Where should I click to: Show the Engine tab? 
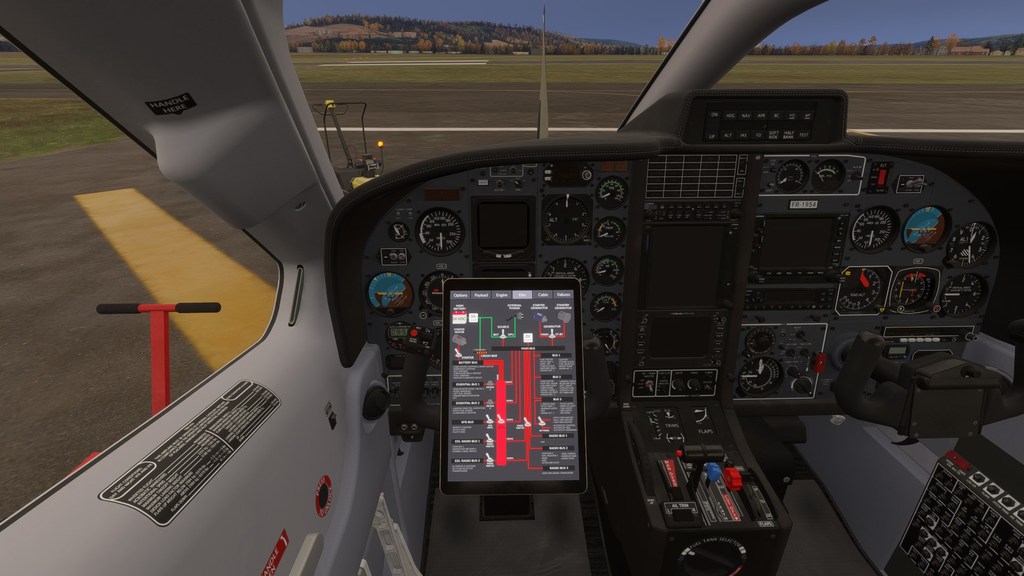click(x=502, y=295)
